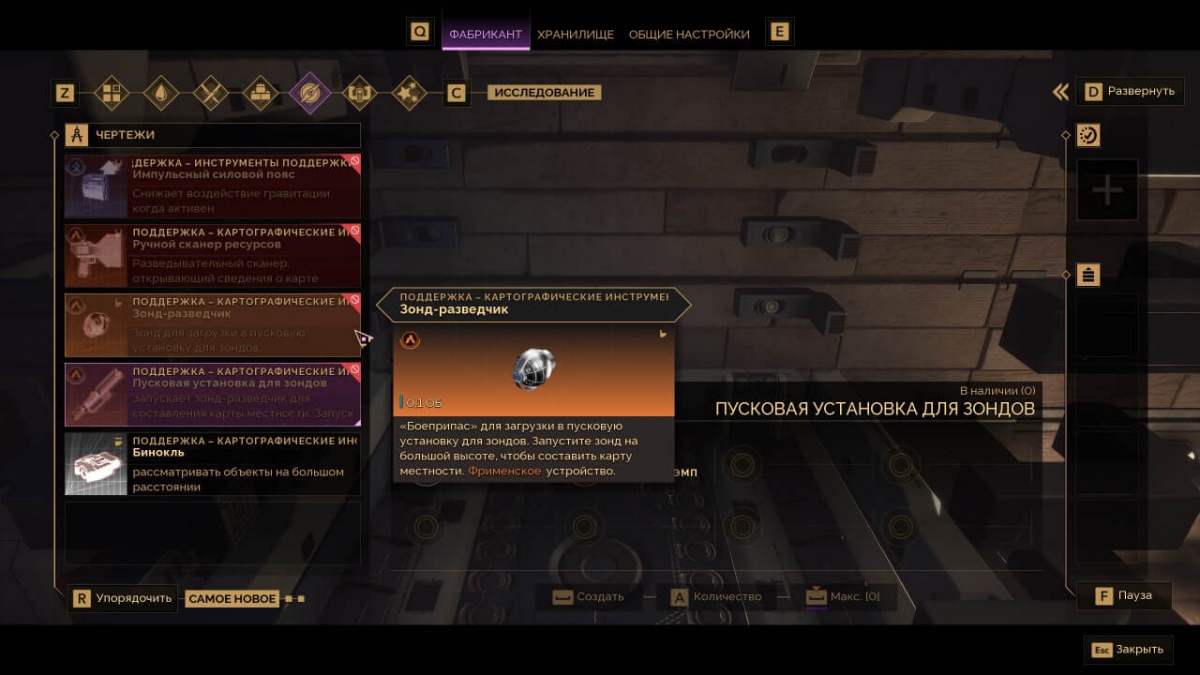The image size is (1200, 675).
Task: Pick the Ручной сканер ресурсов blueprint
Action: point(212,255)
